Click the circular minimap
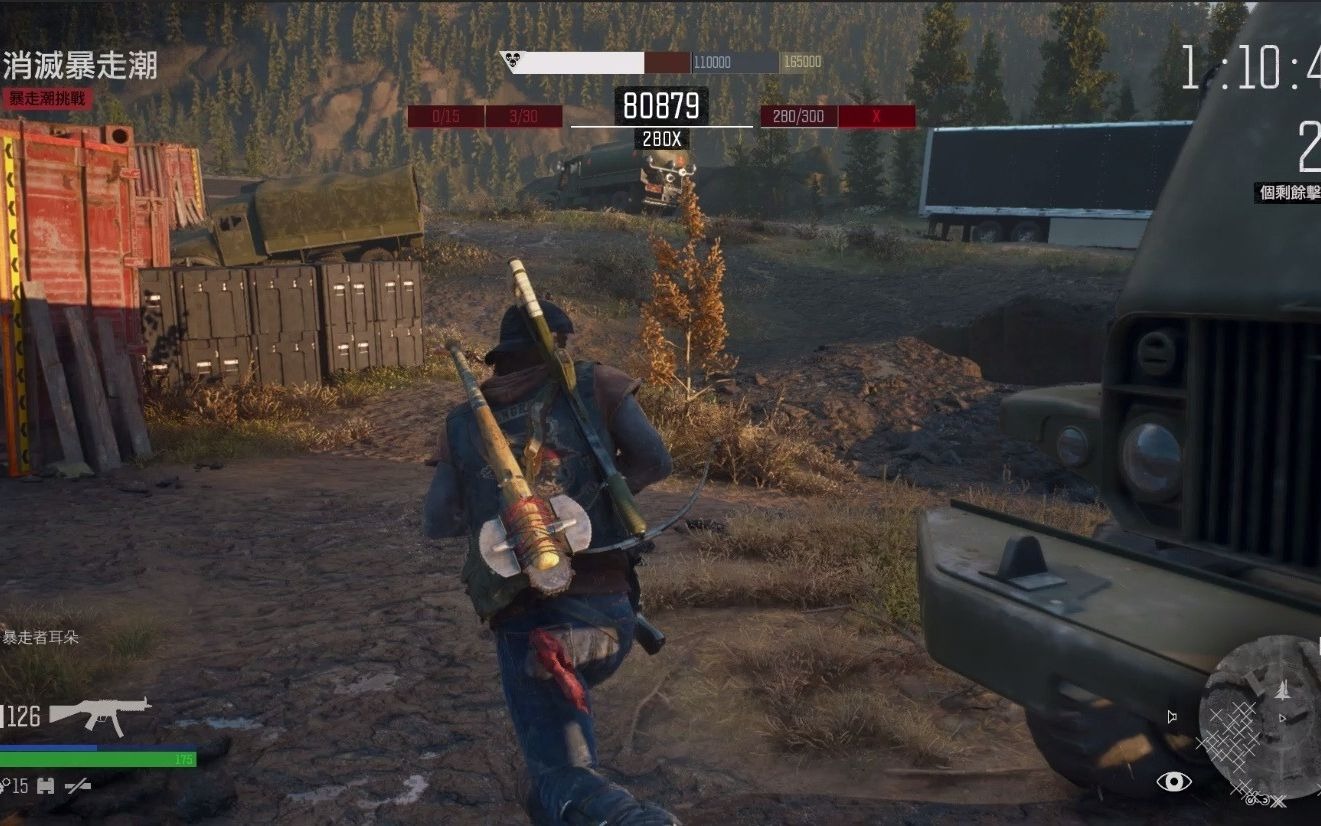Viewport: 1321px width, 826px height. [1262, 718]
